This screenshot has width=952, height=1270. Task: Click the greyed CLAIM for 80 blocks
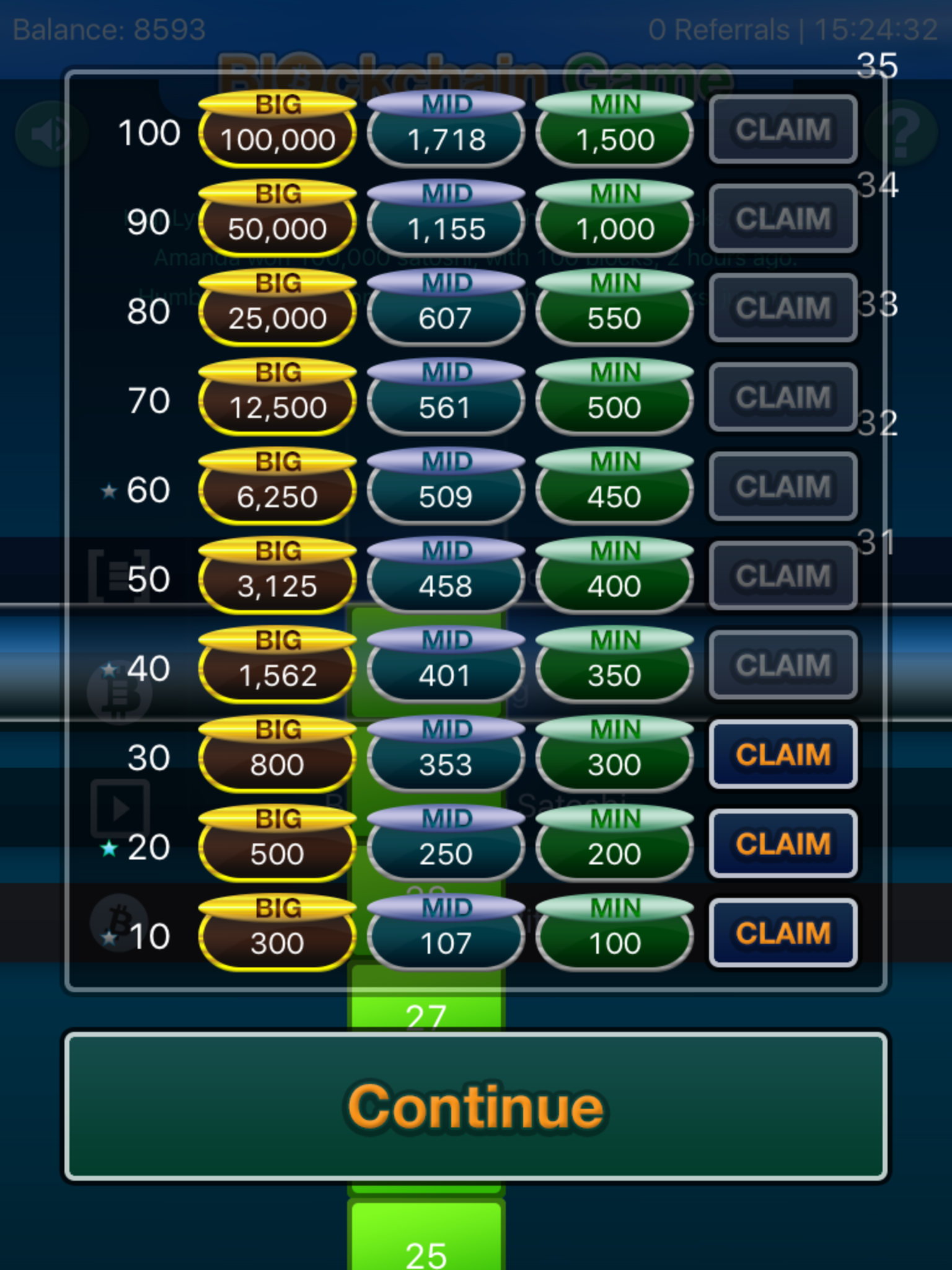click(x=783, y=308)
